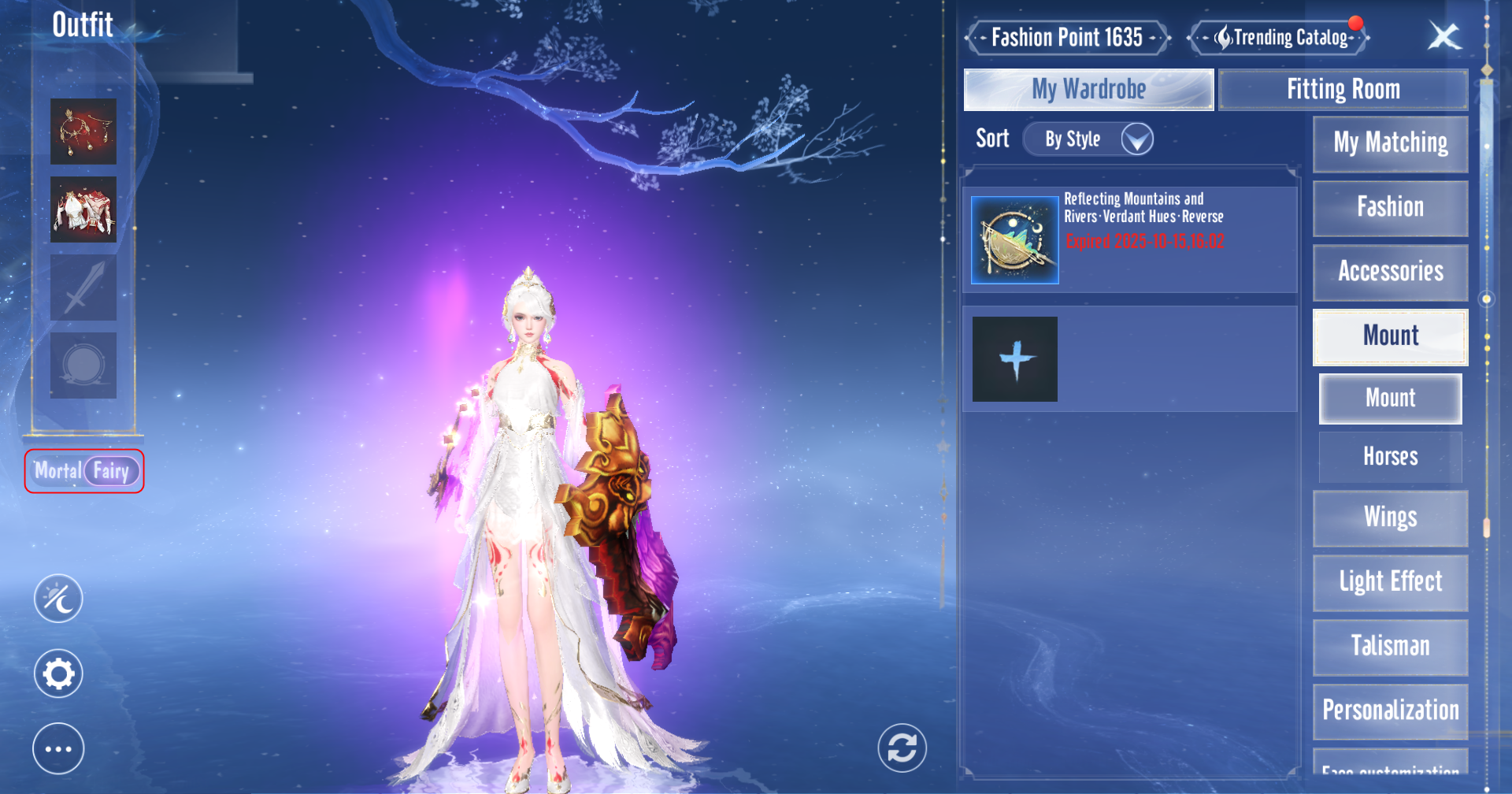Image resolution: width=1512 pixels, height=794 pixels.
Task: Switch to the Talisman category
Action: tap(1390, 647)
